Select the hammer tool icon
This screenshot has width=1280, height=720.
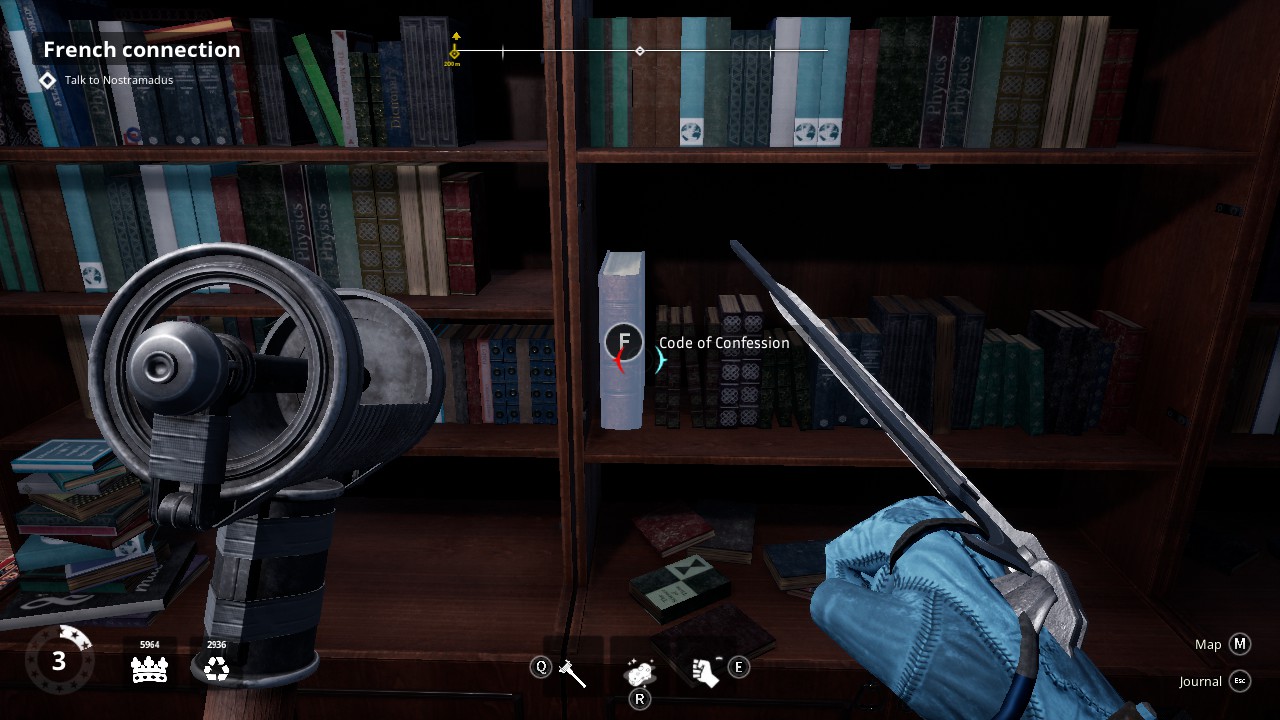[573, 673]
